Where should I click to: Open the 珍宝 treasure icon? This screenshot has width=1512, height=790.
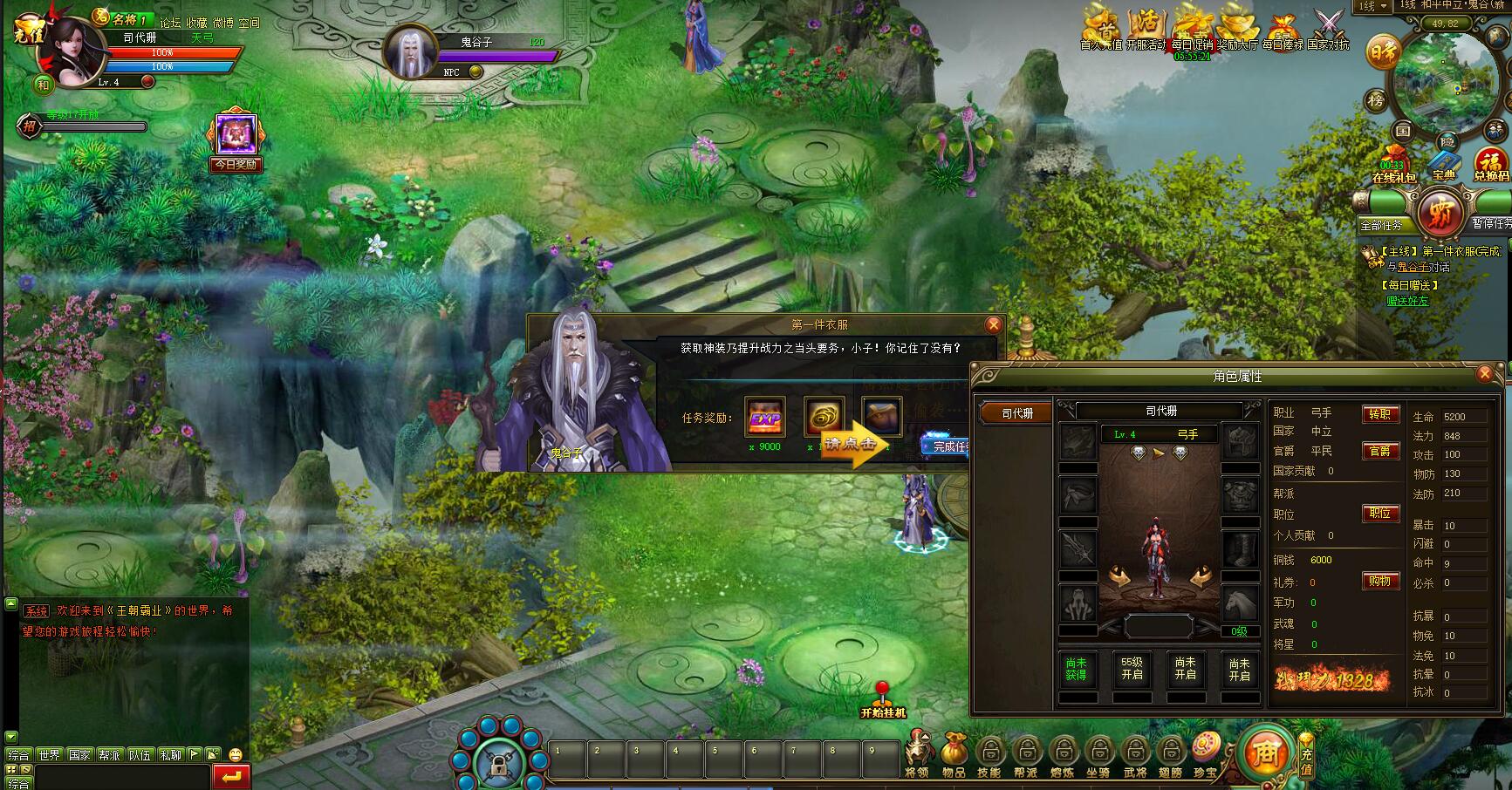coord(1206,755)
